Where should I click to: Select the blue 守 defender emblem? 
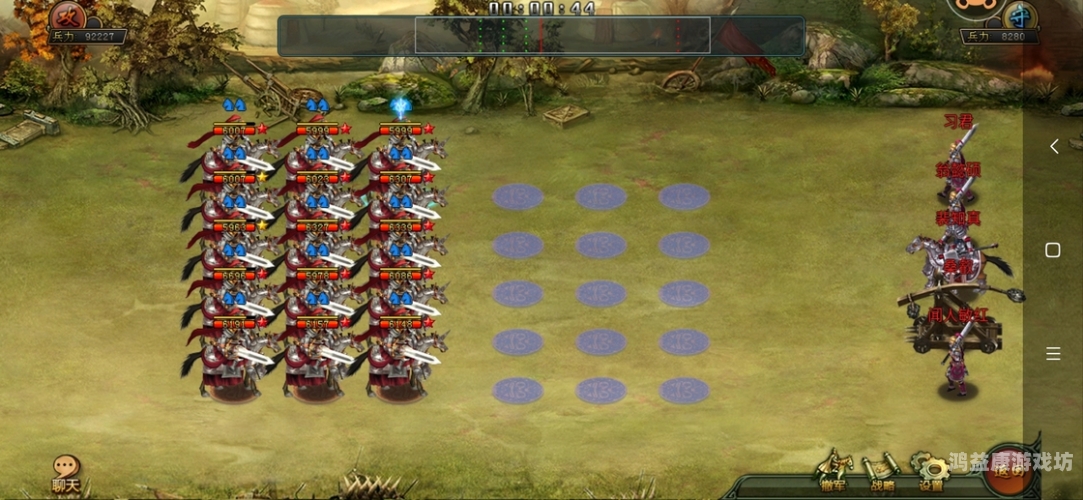1019,15
